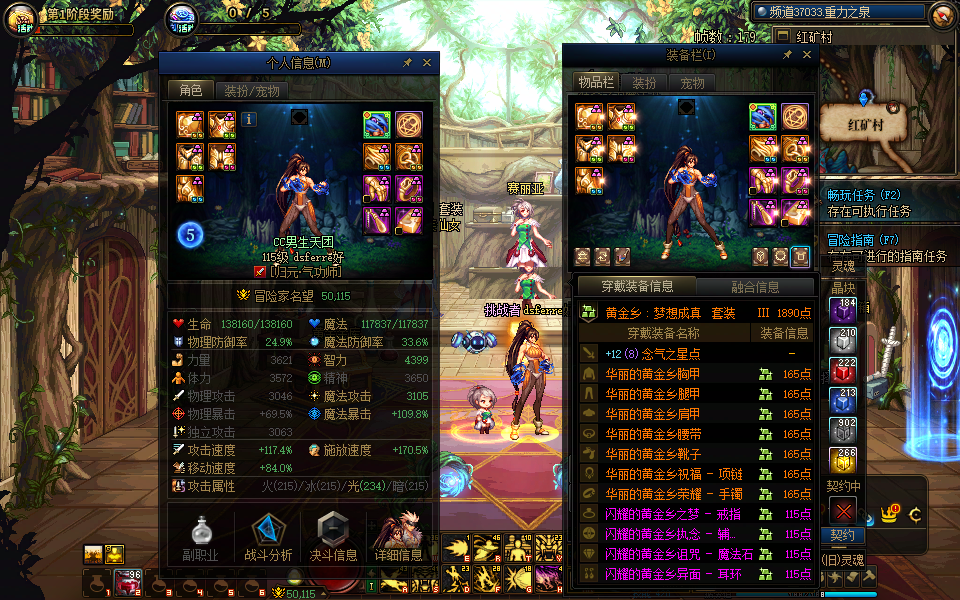The width and height of the screenshot is (960, 600).
Task: Close the 个人信息 character info window
Action: coord(427,62)
